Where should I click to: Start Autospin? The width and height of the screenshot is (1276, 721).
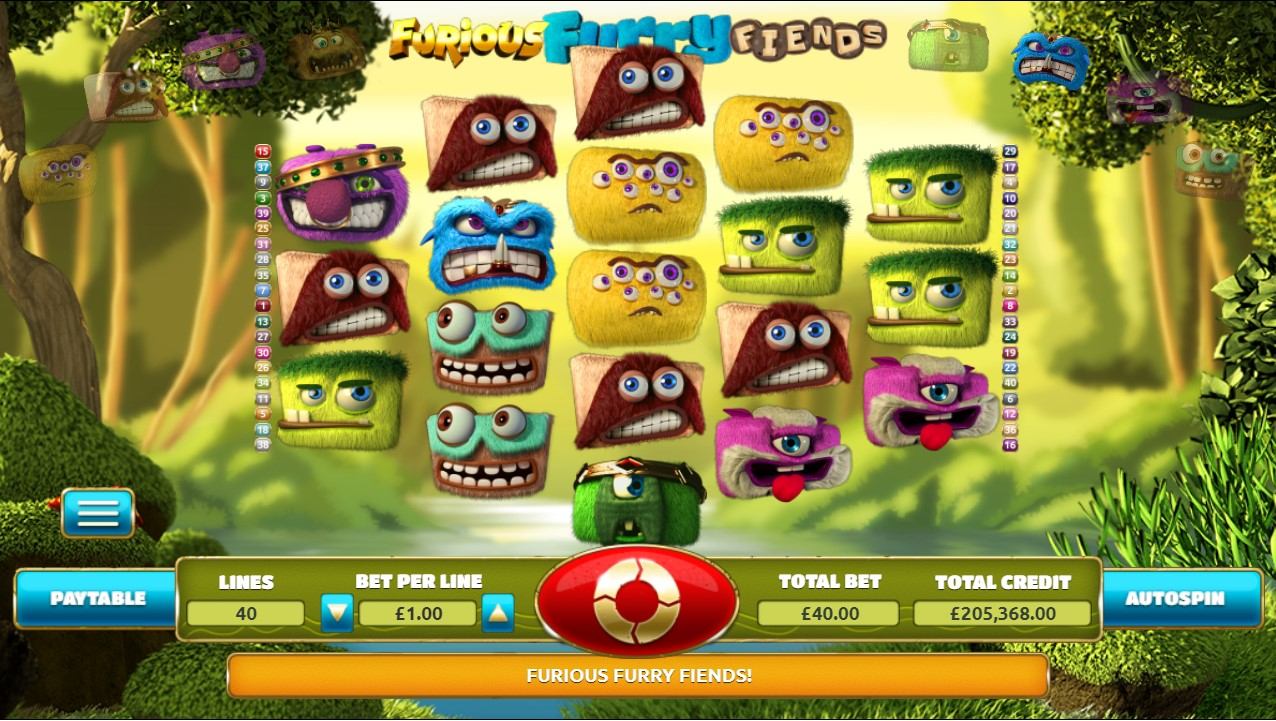coord(1175,599)
